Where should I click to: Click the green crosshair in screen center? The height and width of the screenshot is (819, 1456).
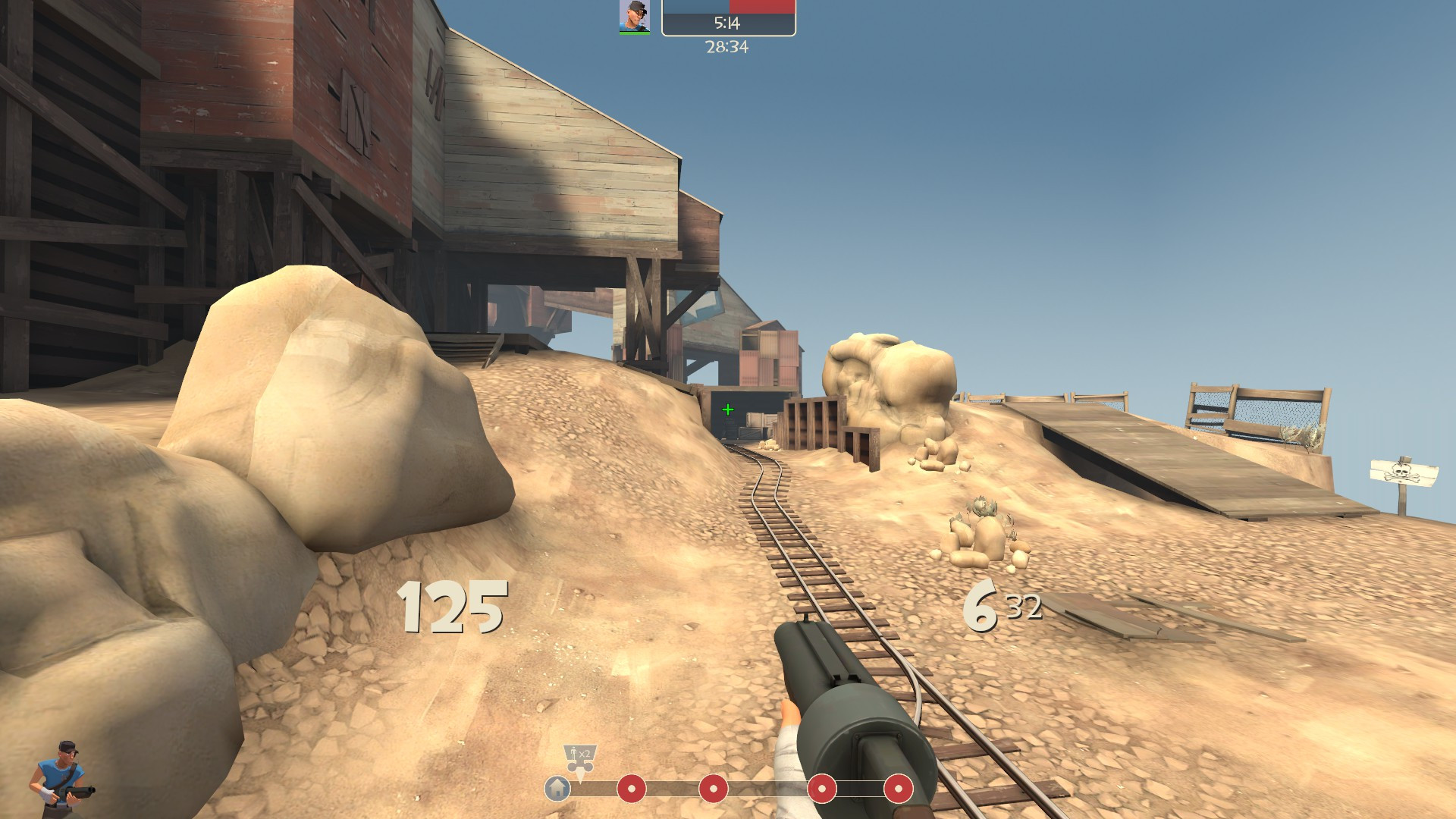[x=727, y=409]
